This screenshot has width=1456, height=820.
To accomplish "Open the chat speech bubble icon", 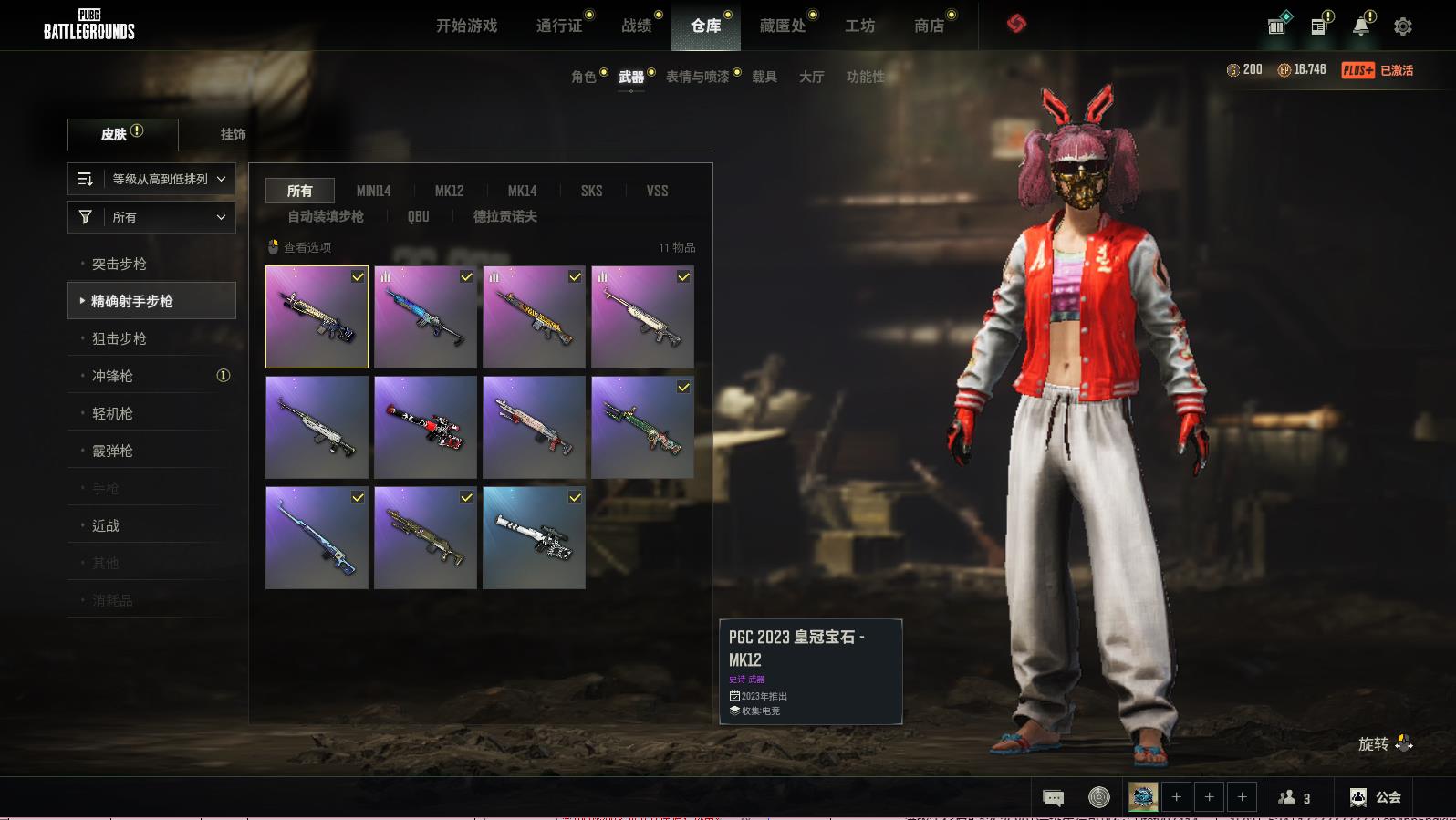I will [x=1053, y=798].
